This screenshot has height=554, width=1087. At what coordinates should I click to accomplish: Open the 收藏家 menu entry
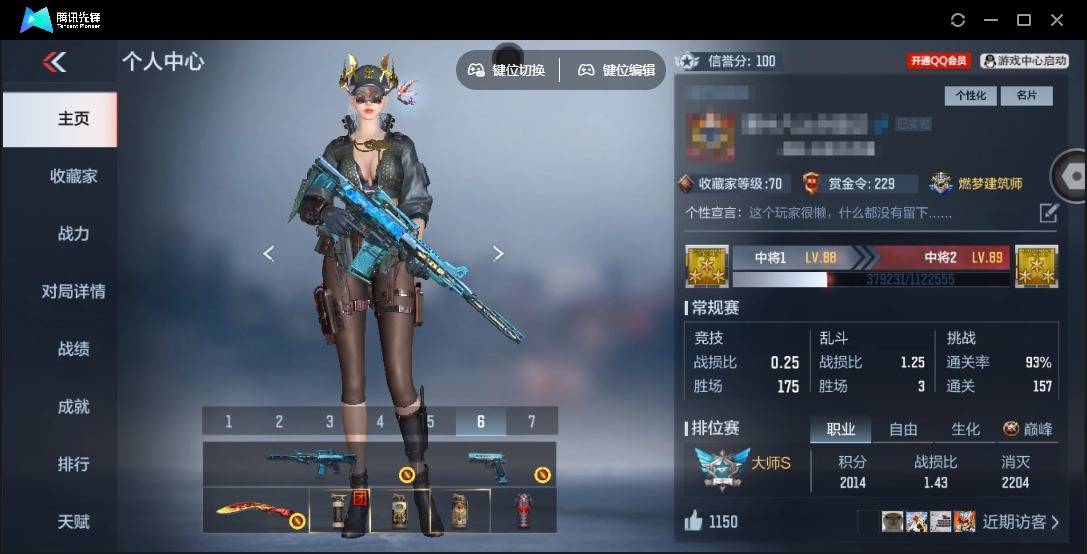coord(74,176)
